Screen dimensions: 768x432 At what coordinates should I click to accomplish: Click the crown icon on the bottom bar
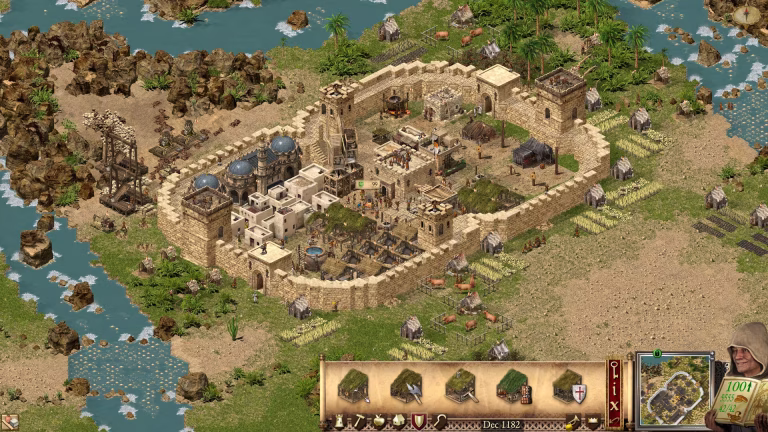(591, 421)
